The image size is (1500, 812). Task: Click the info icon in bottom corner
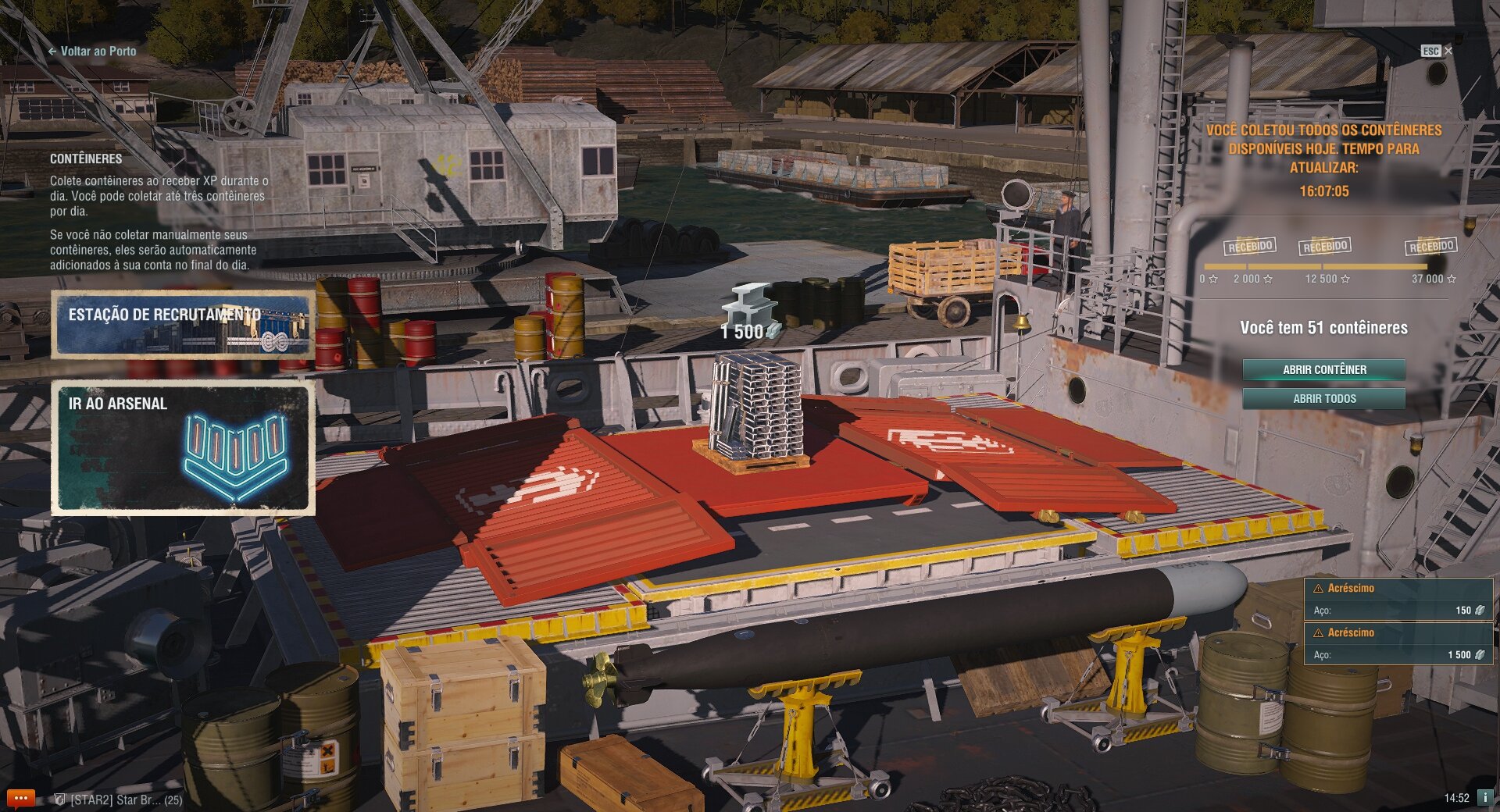(1484, 798)
